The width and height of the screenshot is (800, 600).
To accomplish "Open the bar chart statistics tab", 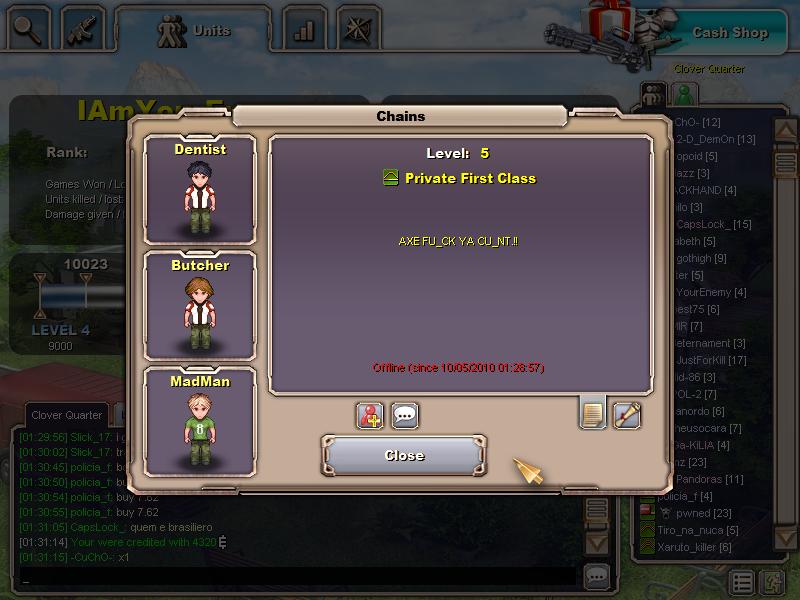I will click(x=304, y=30).
